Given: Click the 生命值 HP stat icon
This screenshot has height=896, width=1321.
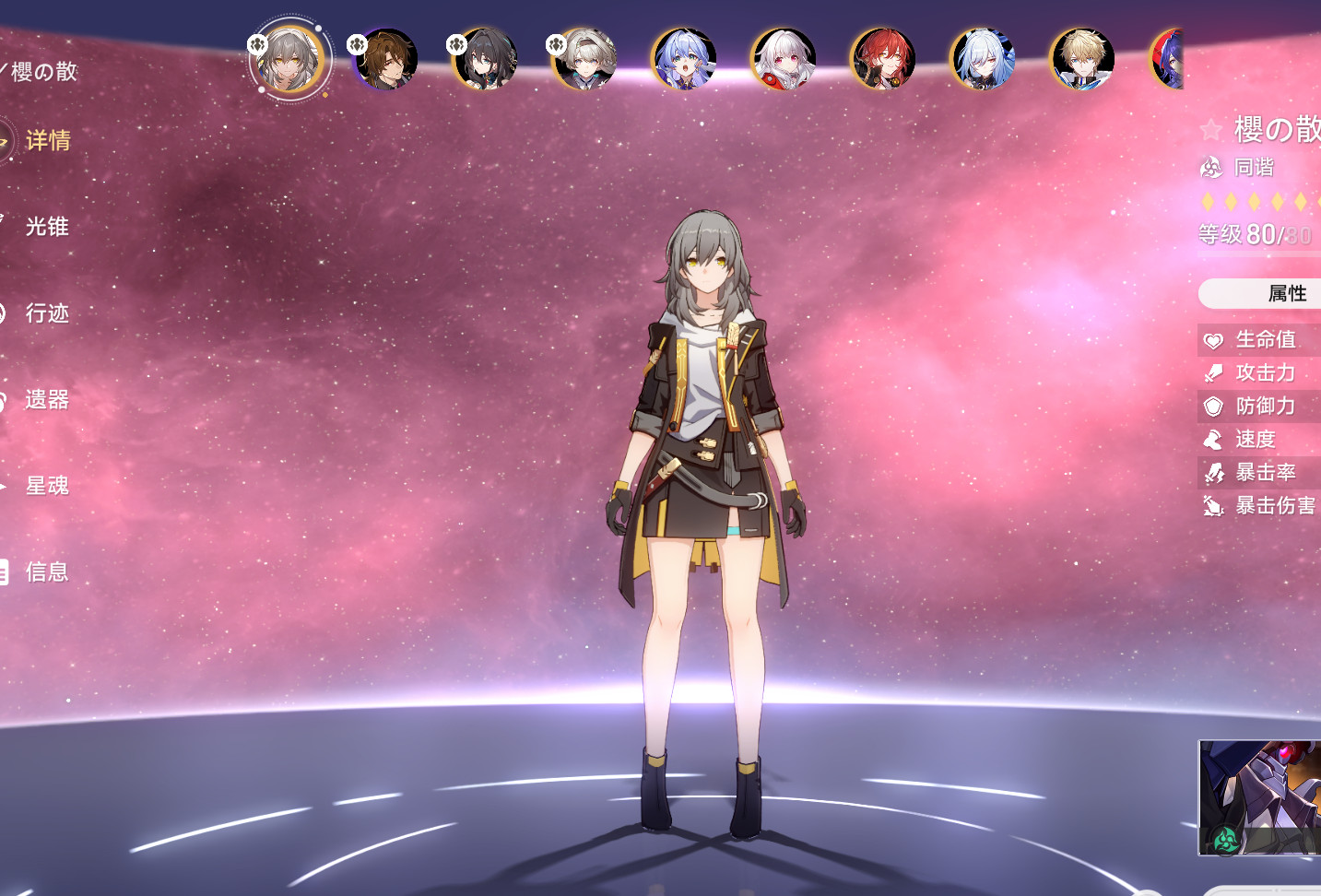Looking at the screenshot, I should 1214,340.
